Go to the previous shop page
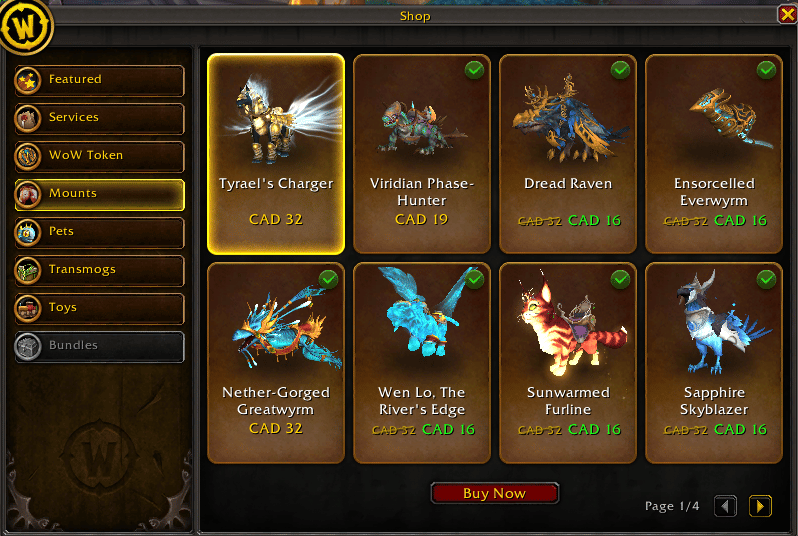Image resolution: width=798 pixels, height=536 pixels. pyautogui.click(x=726, y=506)
